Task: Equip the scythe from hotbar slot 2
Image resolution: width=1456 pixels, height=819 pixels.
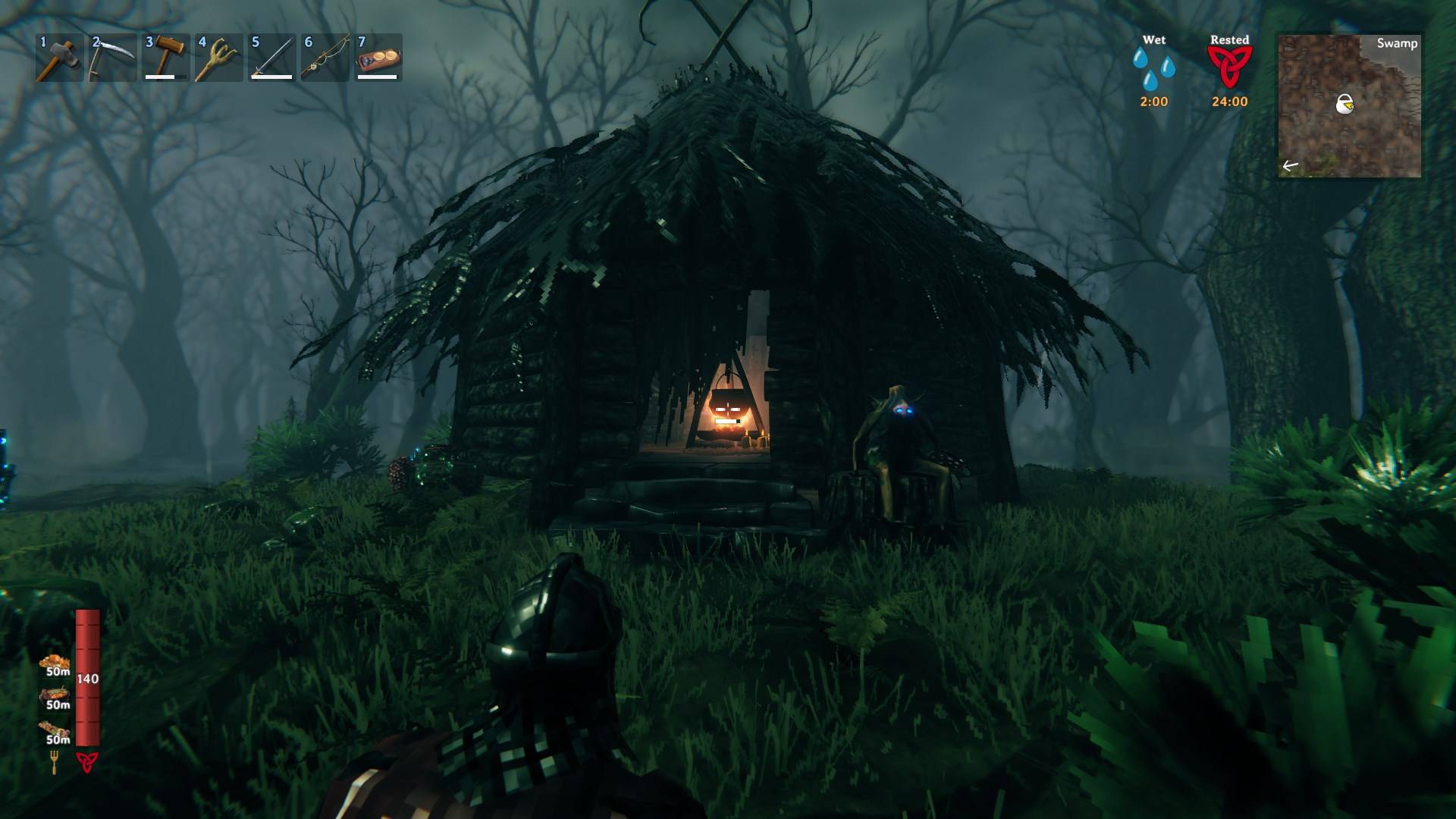Action: [x=112, y=58]
